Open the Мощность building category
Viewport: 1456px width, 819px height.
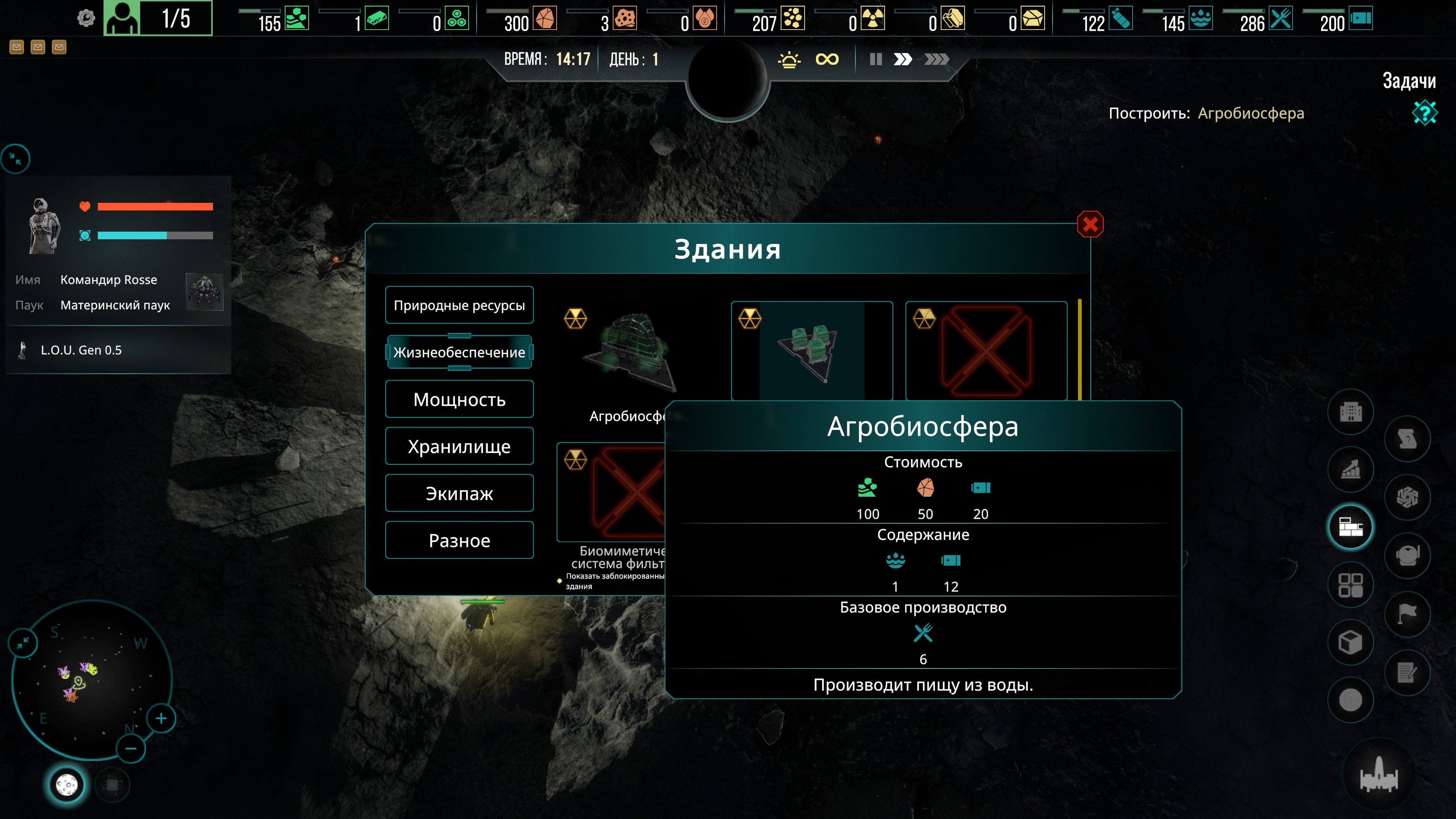(x=459, y=400)
